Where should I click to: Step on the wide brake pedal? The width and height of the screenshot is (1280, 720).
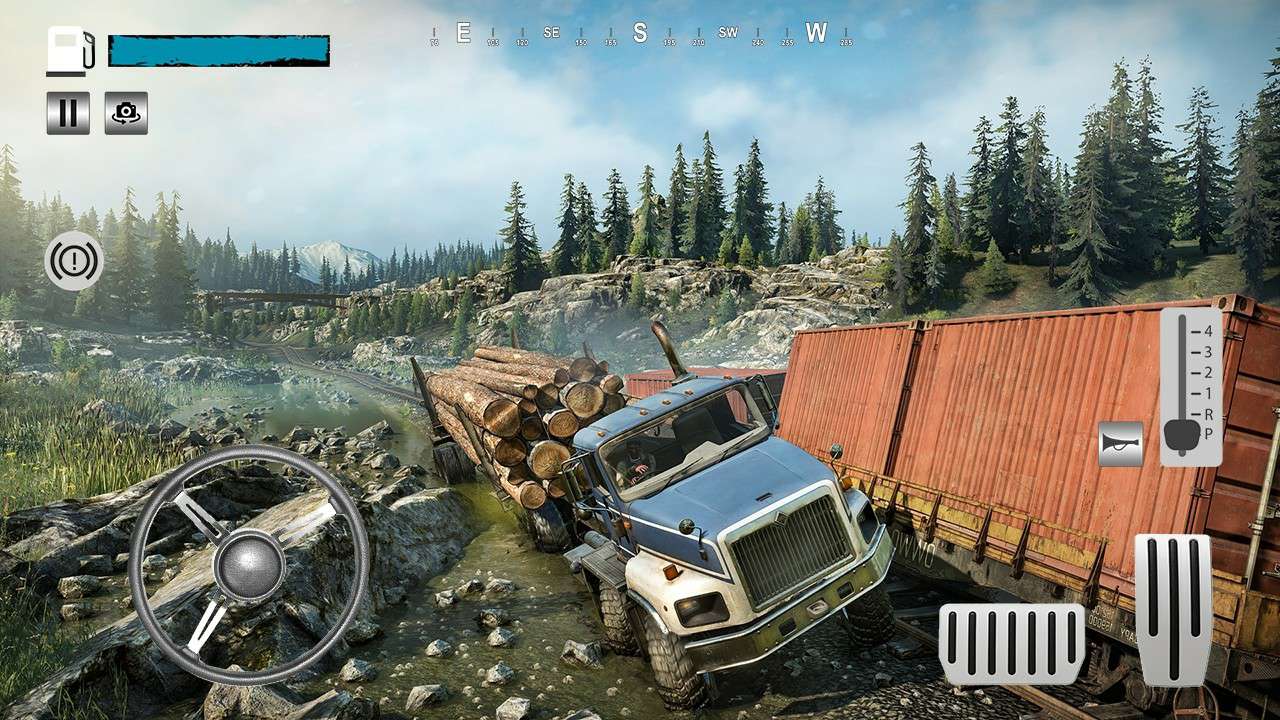1011,644
